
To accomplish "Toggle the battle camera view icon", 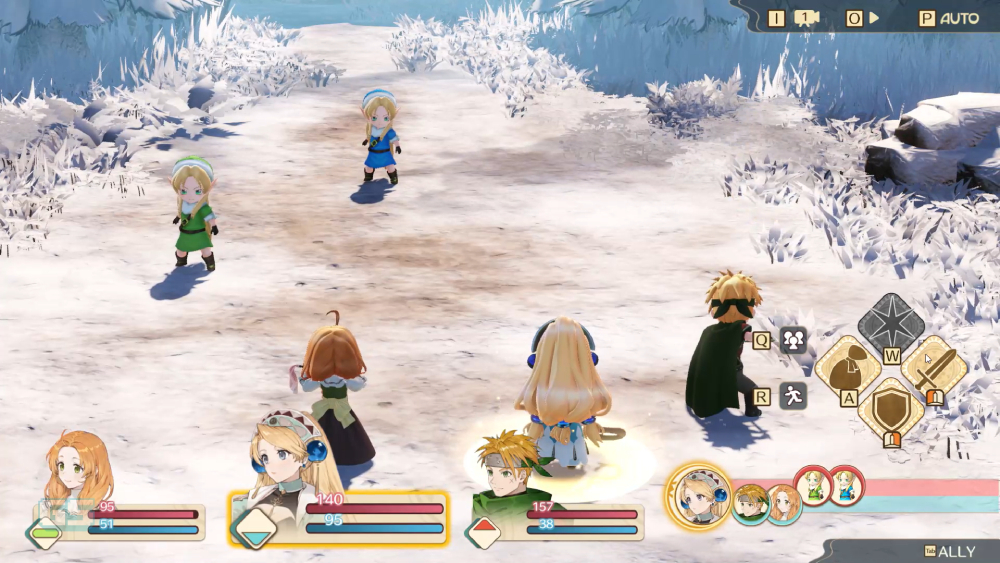I will pyautogui.click(x=806, y=18).
